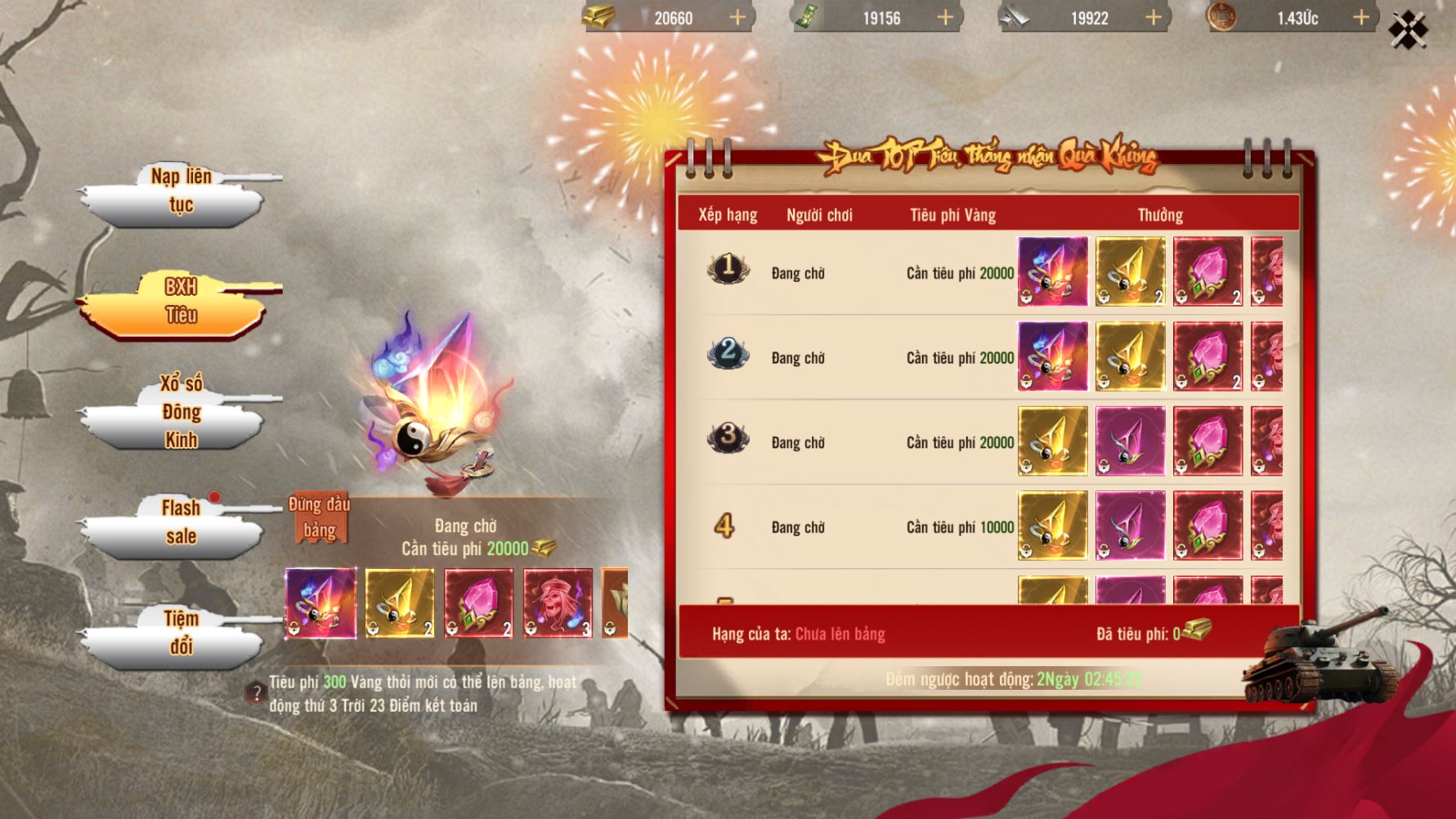Add more copper coins with plus button

[1361, 18]
